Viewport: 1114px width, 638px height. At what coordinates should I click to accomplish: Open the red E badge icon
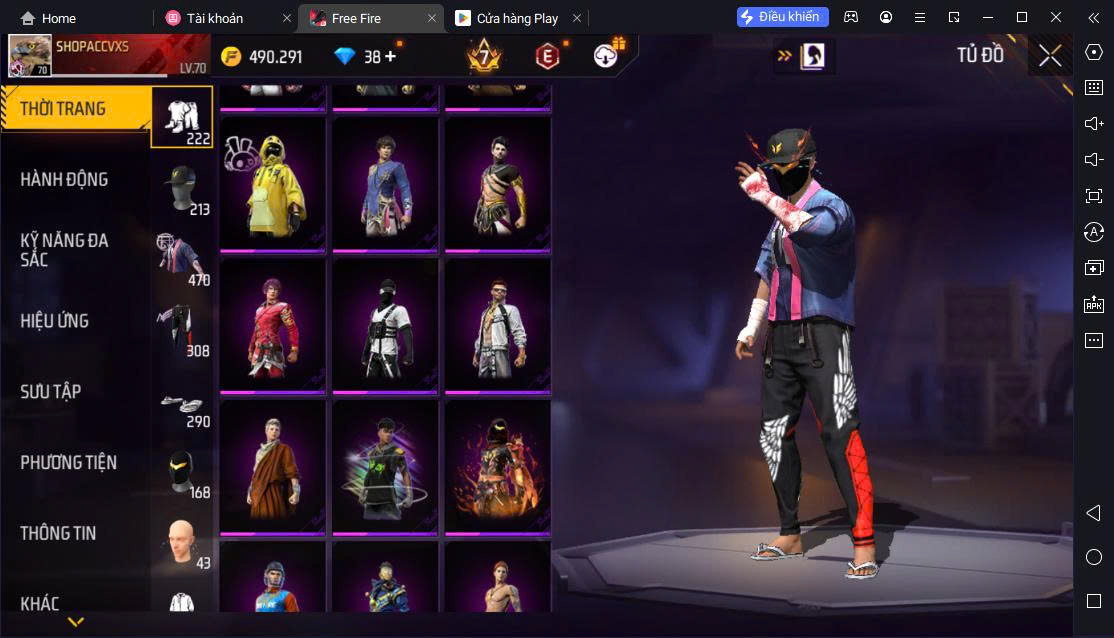[546, 57]
